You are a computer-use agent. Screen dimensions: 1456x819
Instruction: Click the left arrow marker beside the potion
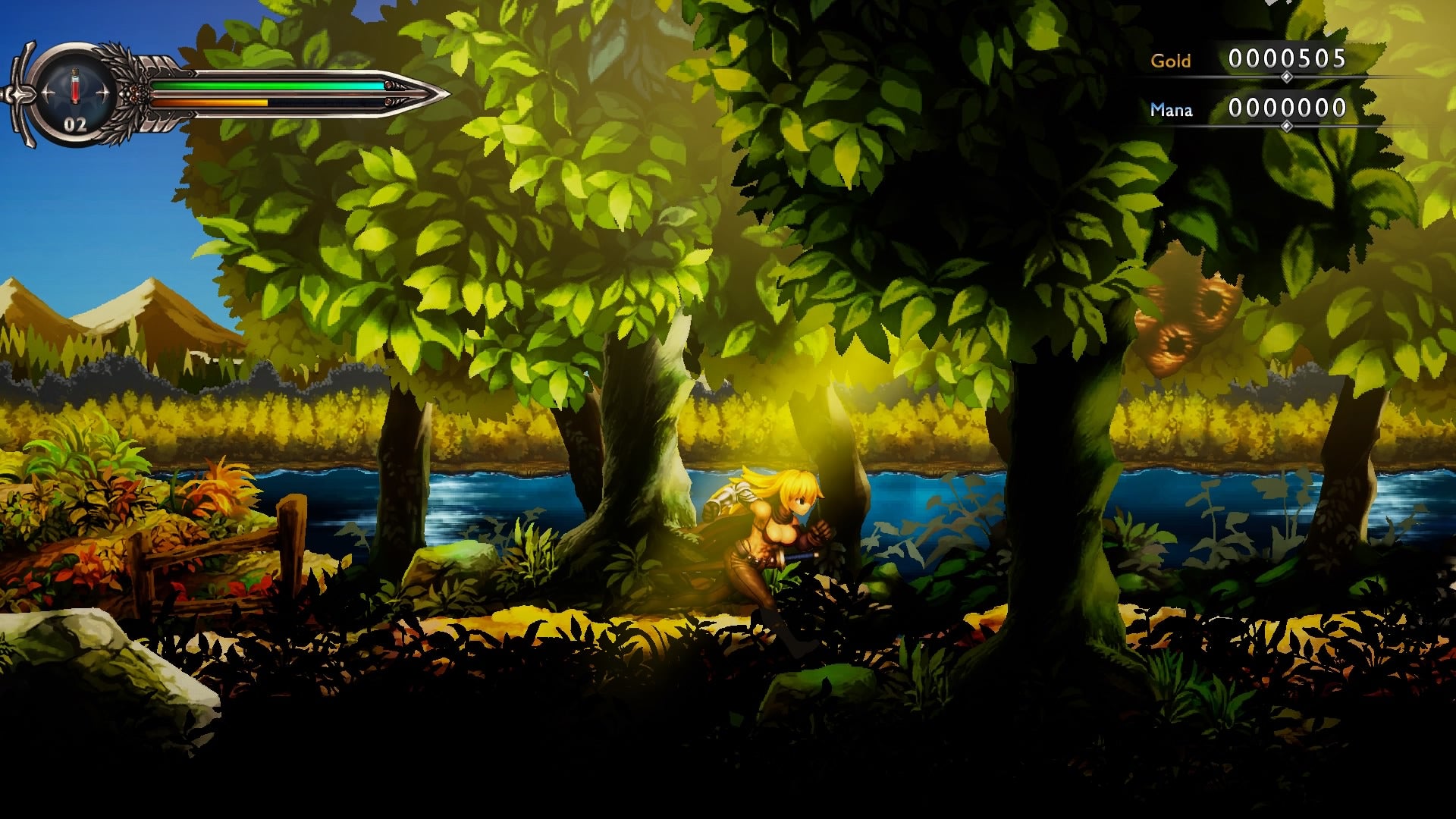pos(47,91)
